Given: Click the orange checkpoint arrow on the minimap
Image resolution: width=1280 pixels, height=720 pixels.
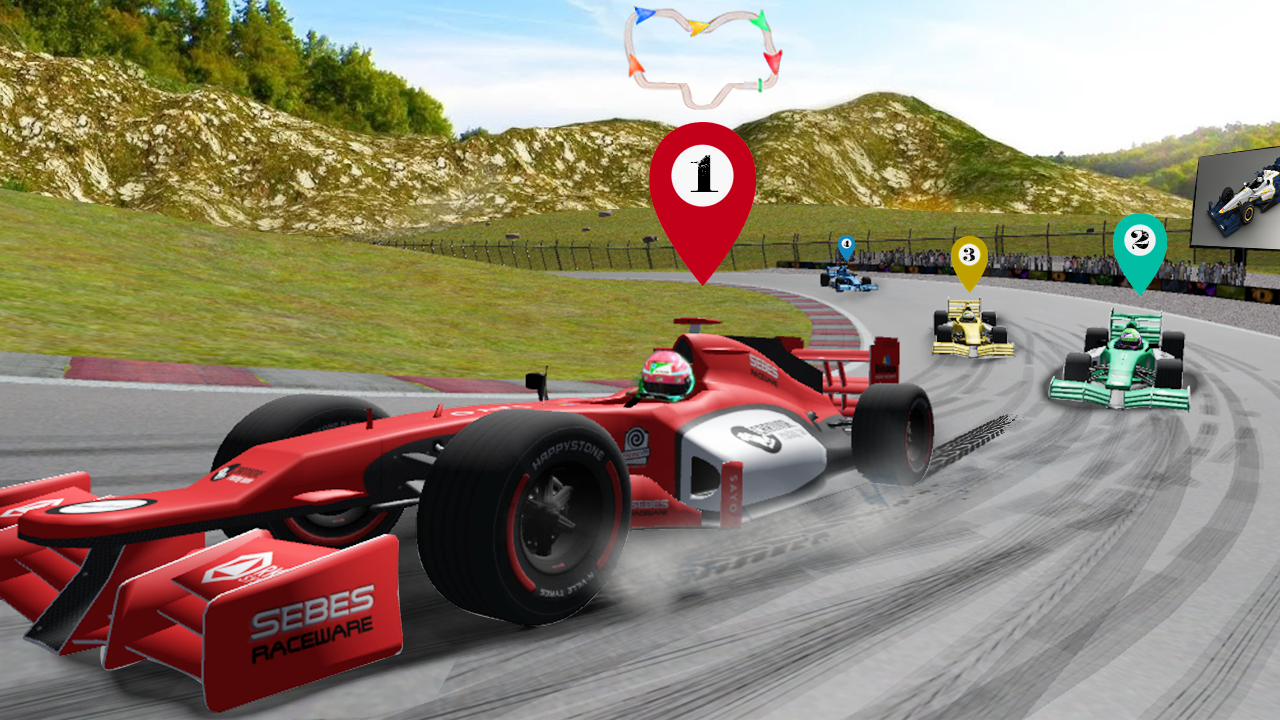Looking at the screenshot, I should 634,63.
